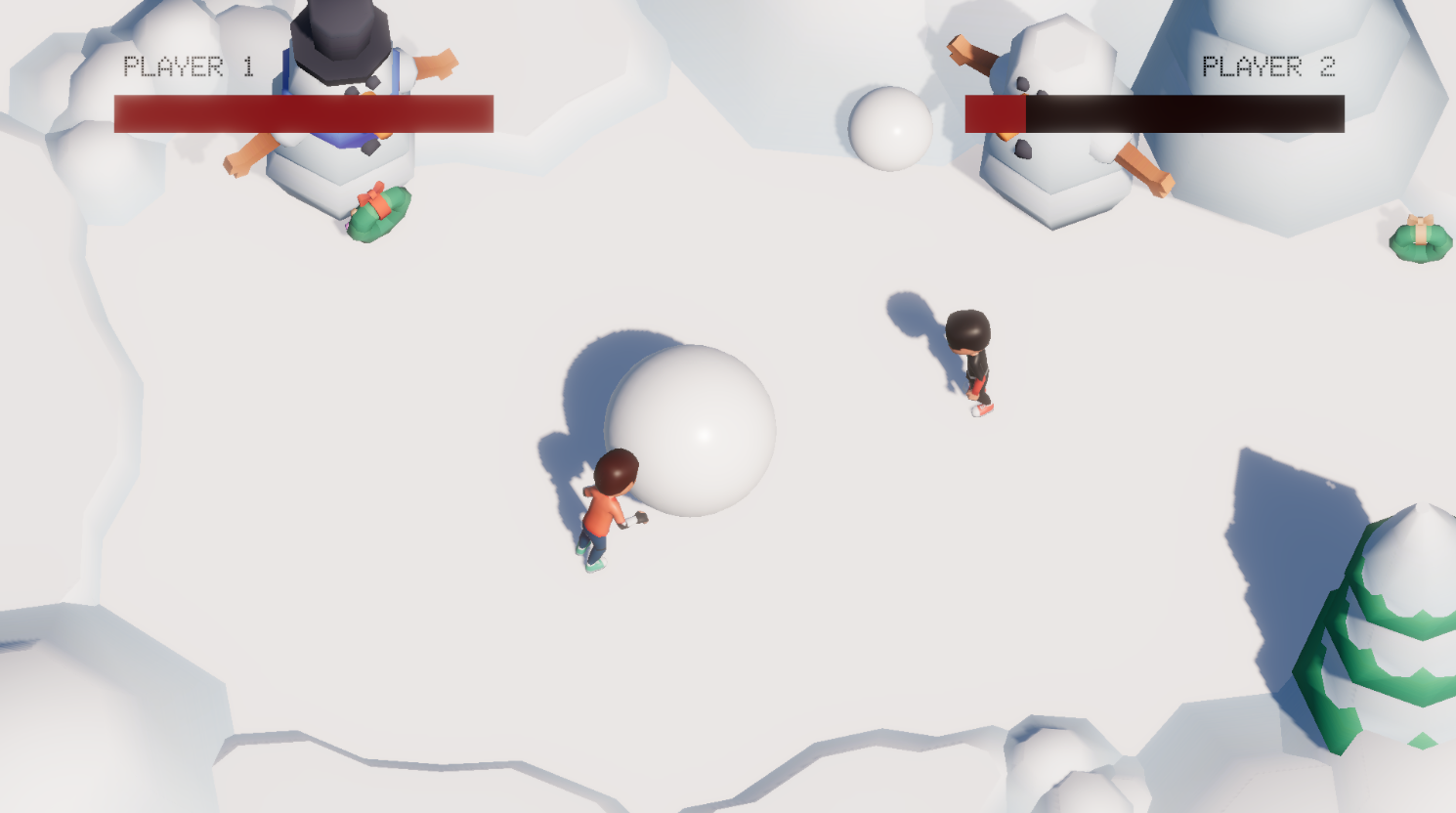The image size is (1456, 813).
Task: Click the small snowball near Player 2's snowman
Action: click(x=889, y=125)
